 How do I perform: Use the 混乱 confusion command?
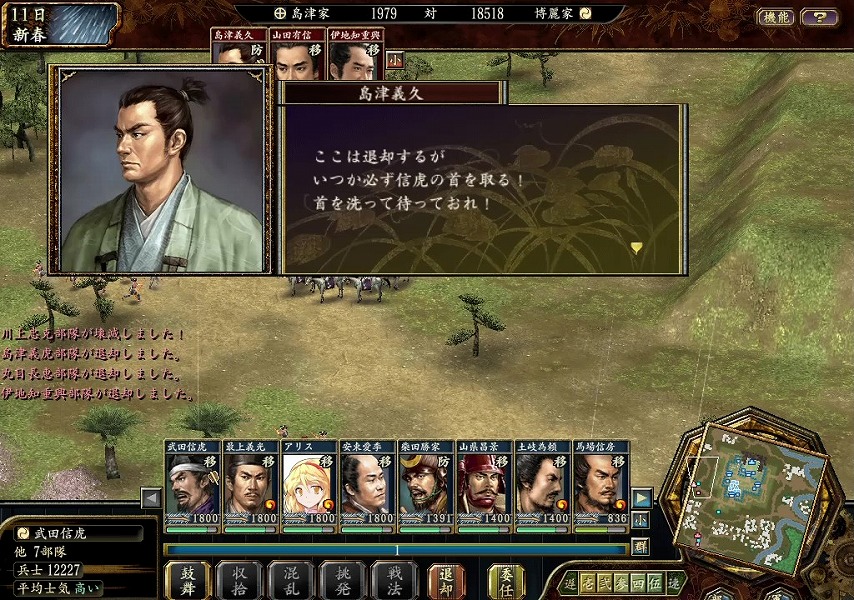(x=290, y=579)
